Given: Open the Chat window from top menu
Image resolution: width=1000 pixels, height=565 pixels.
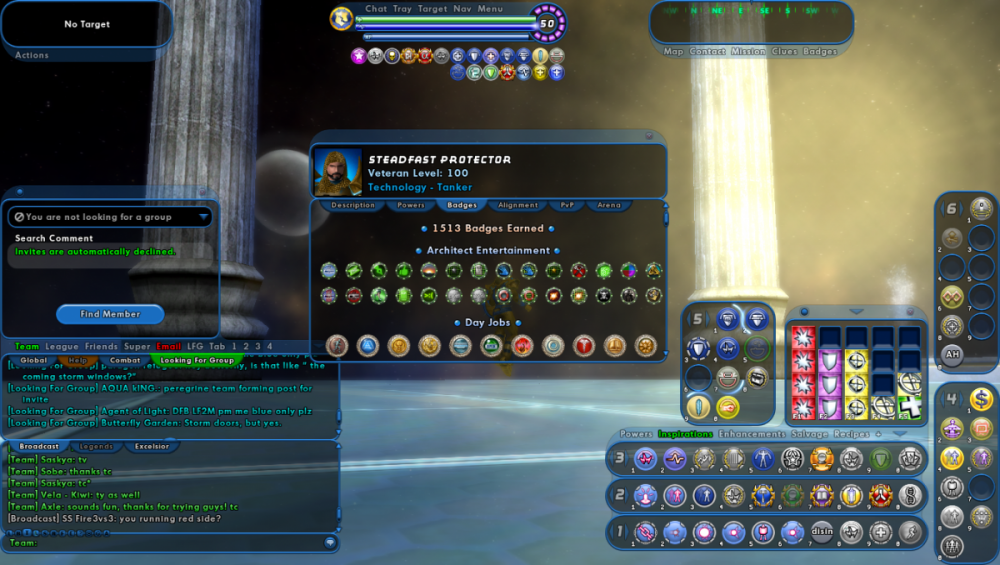Looking at the screenshot, I should pos(376,9).
